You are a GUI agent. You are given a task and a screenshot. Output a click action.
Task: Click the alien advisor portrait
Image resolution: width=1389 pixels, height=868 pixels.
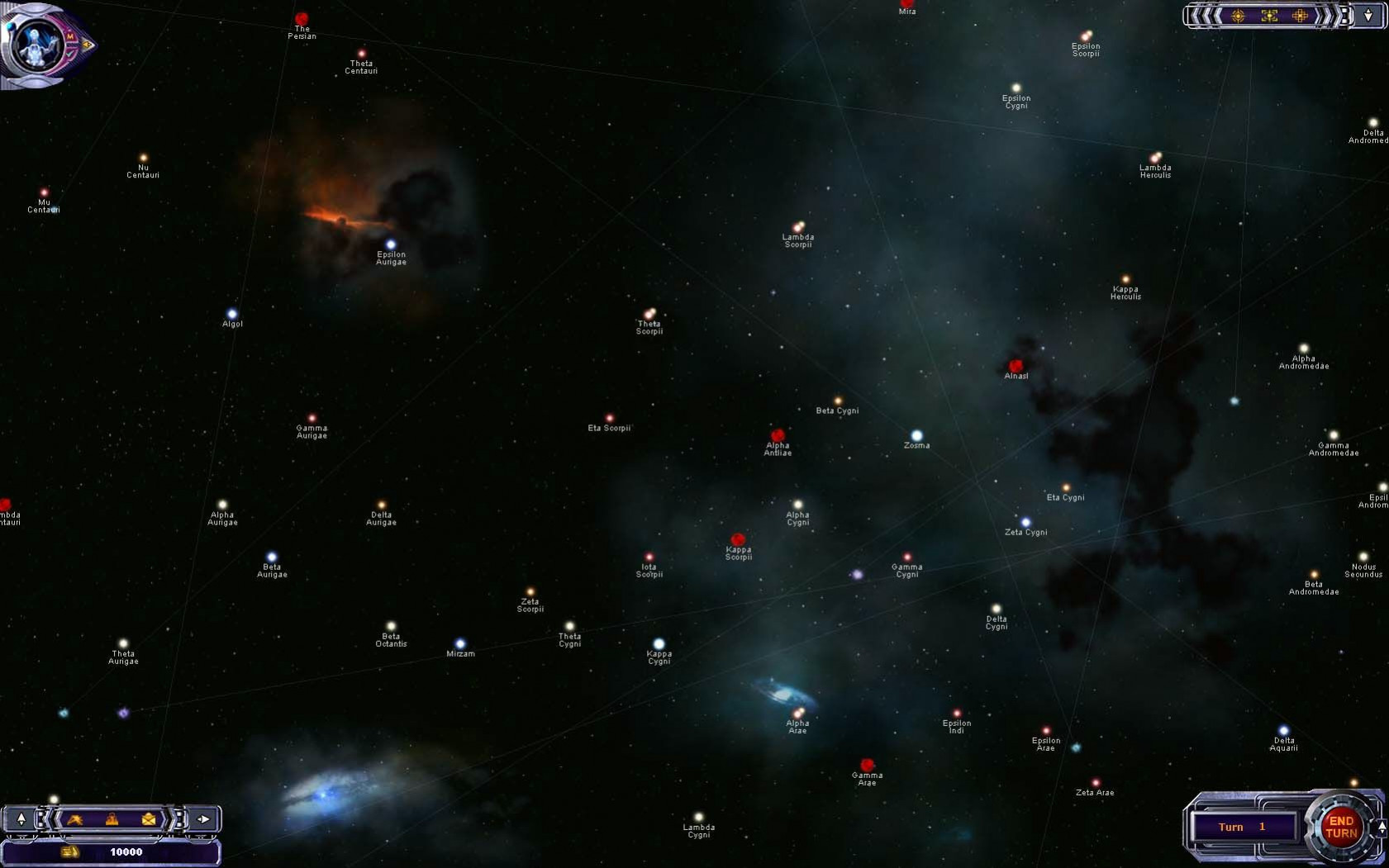(x=35, y=44)
